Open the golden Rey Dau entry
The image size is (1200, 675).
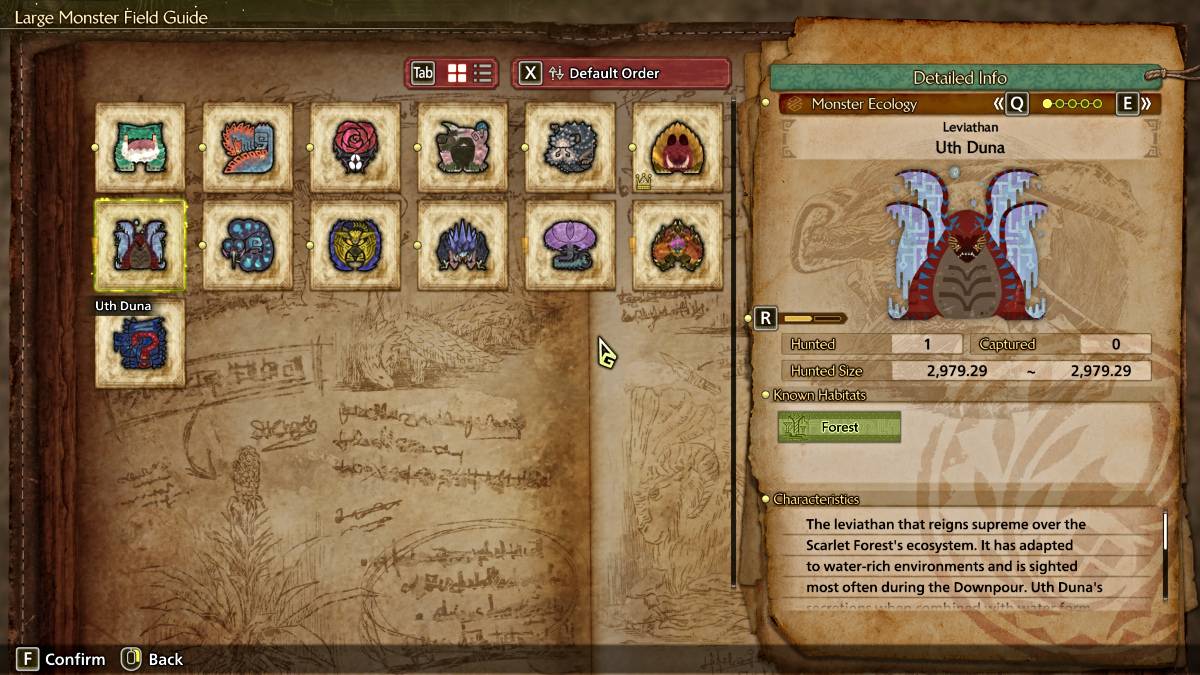pos(355,245)
